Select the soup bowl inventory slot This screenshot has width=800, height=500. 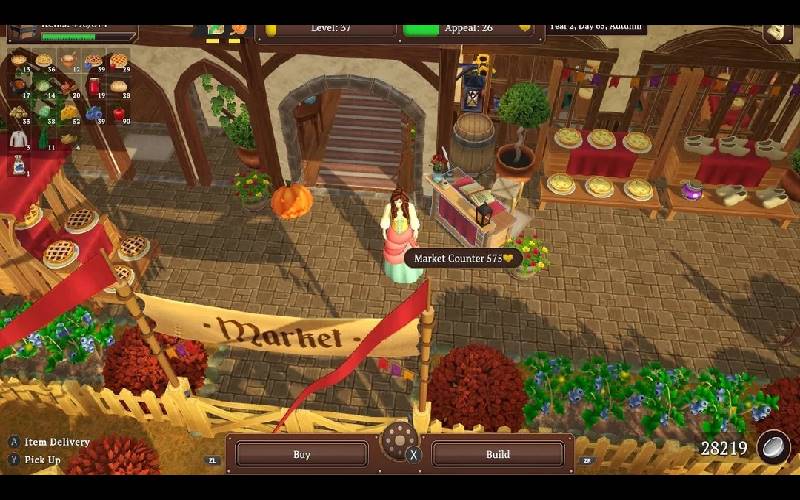[x=67, y=60]
